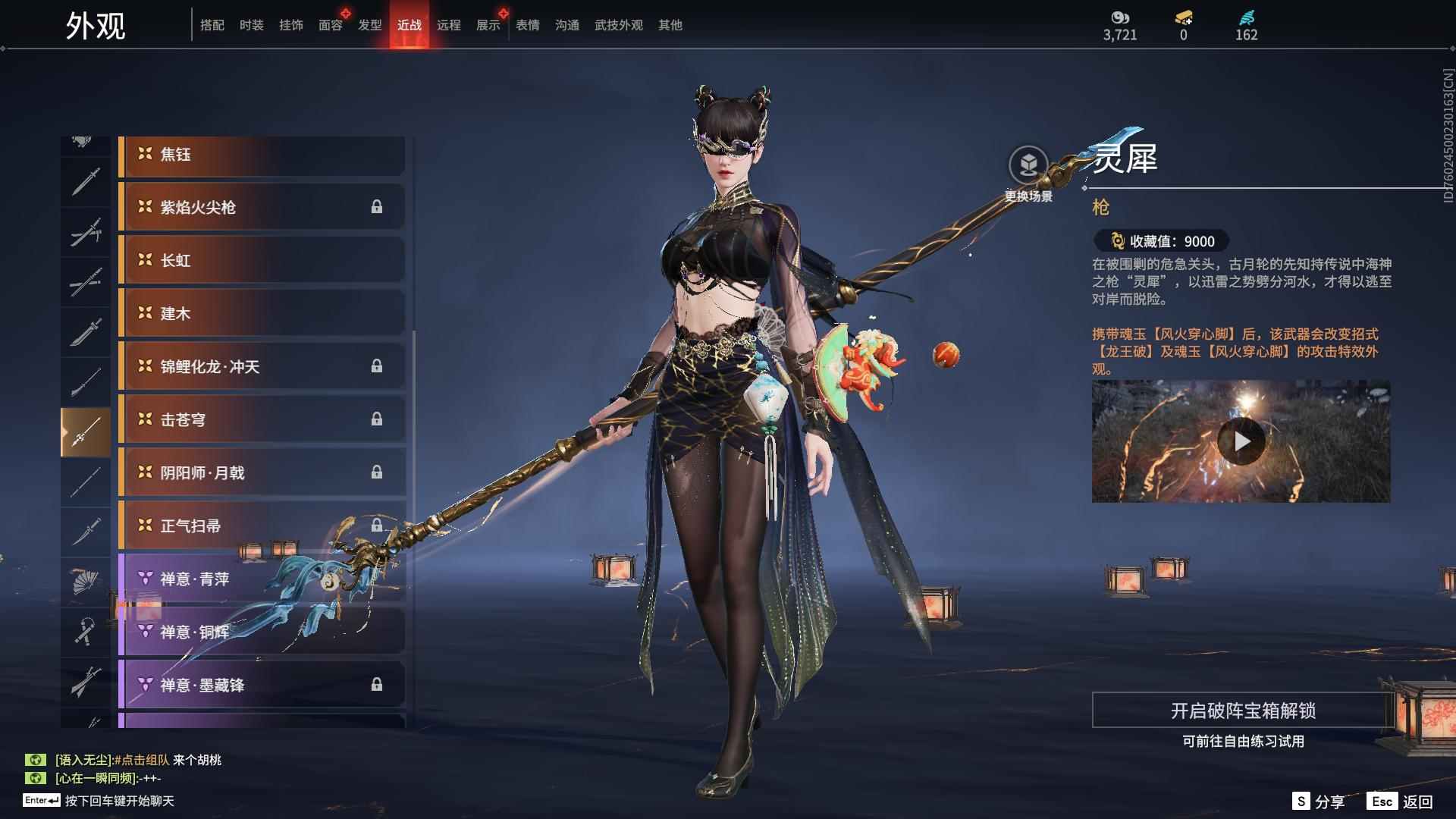Open the 分享 share option
The width and height of the screenshot is (1456, 819).
(1318, 802)
